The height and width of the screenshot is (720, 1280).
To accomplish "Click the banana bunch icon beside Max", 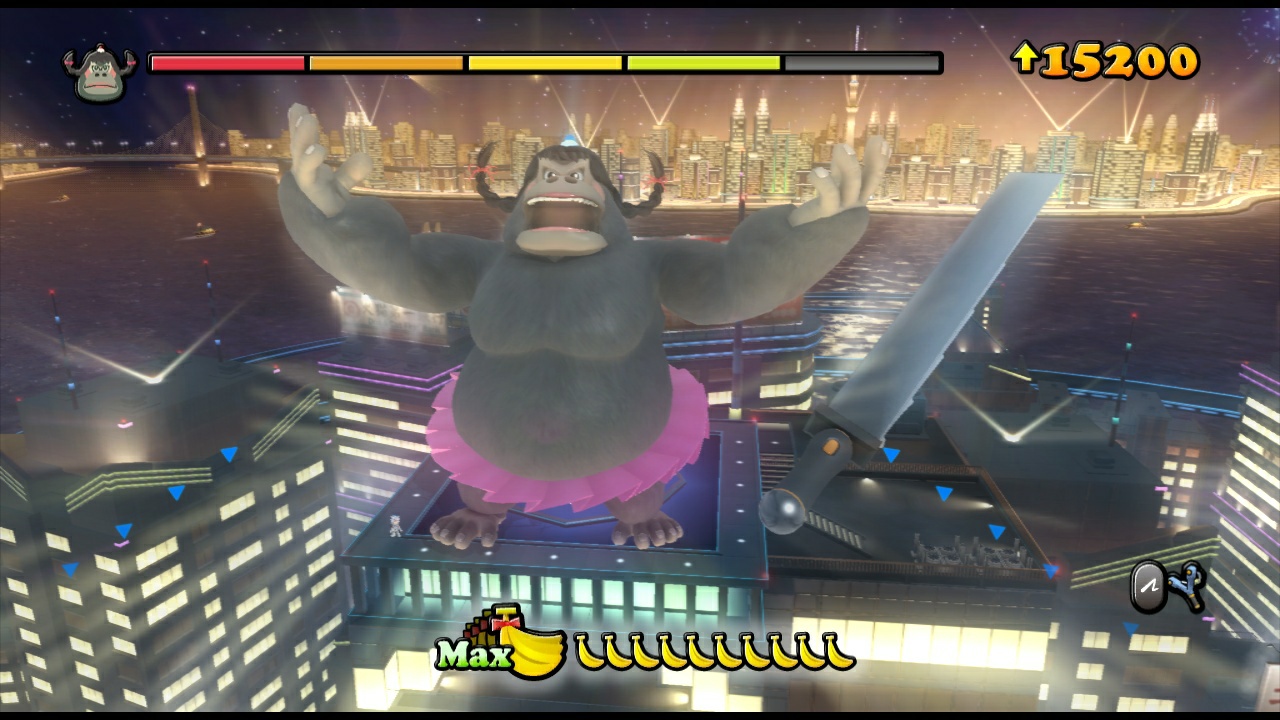I will pyautogui.click(x=535, y=650).
